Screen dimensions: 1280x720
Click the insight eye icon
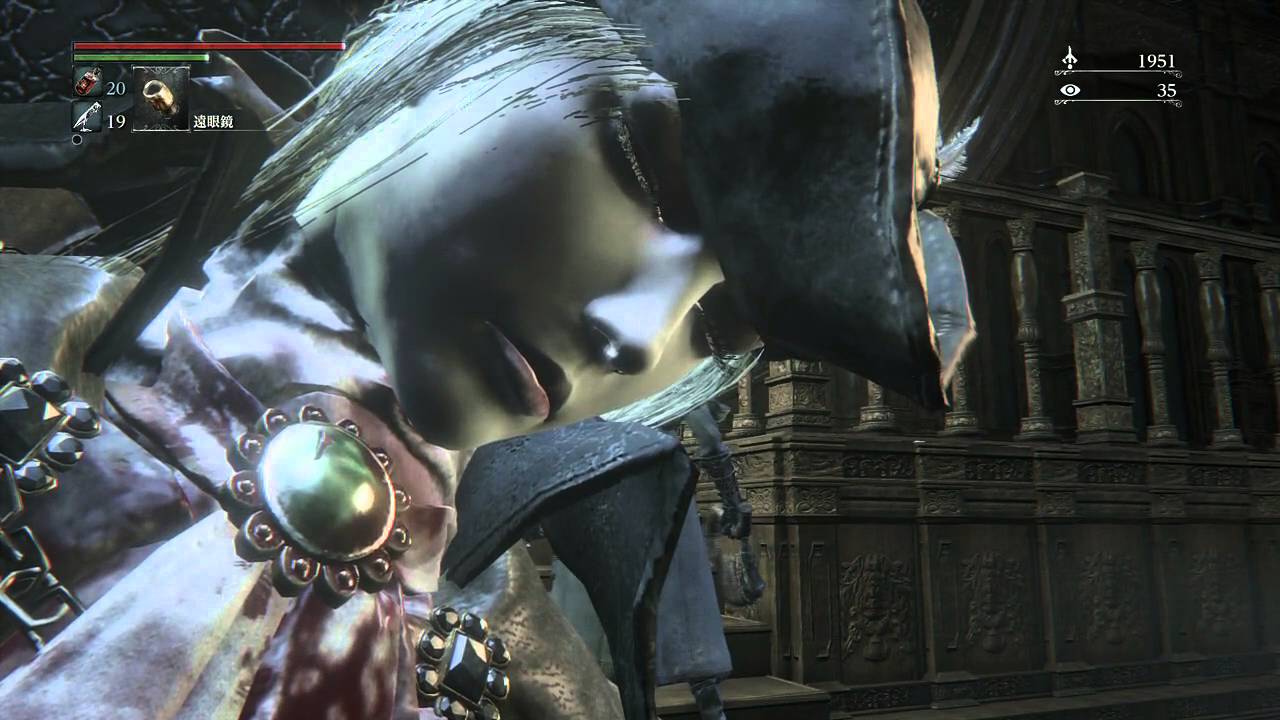[1070, 90]
